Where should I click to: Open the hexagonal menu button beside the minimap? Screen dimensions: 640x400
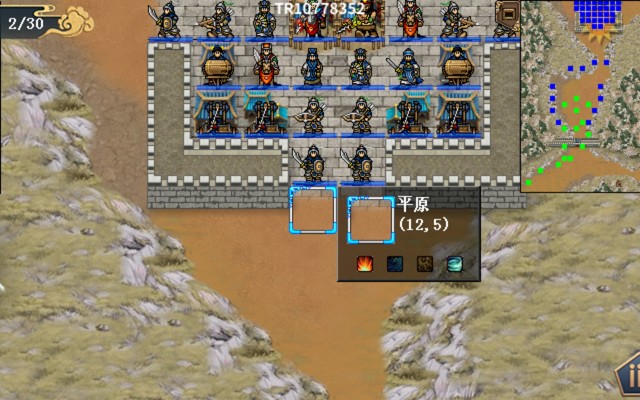click(508, 15)
